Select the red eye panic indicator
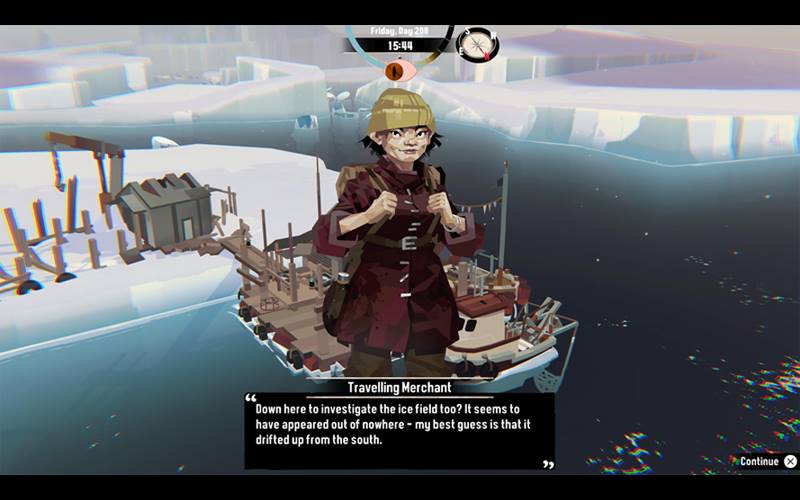This screenshot has width=800, height=500. coord(399,71)
